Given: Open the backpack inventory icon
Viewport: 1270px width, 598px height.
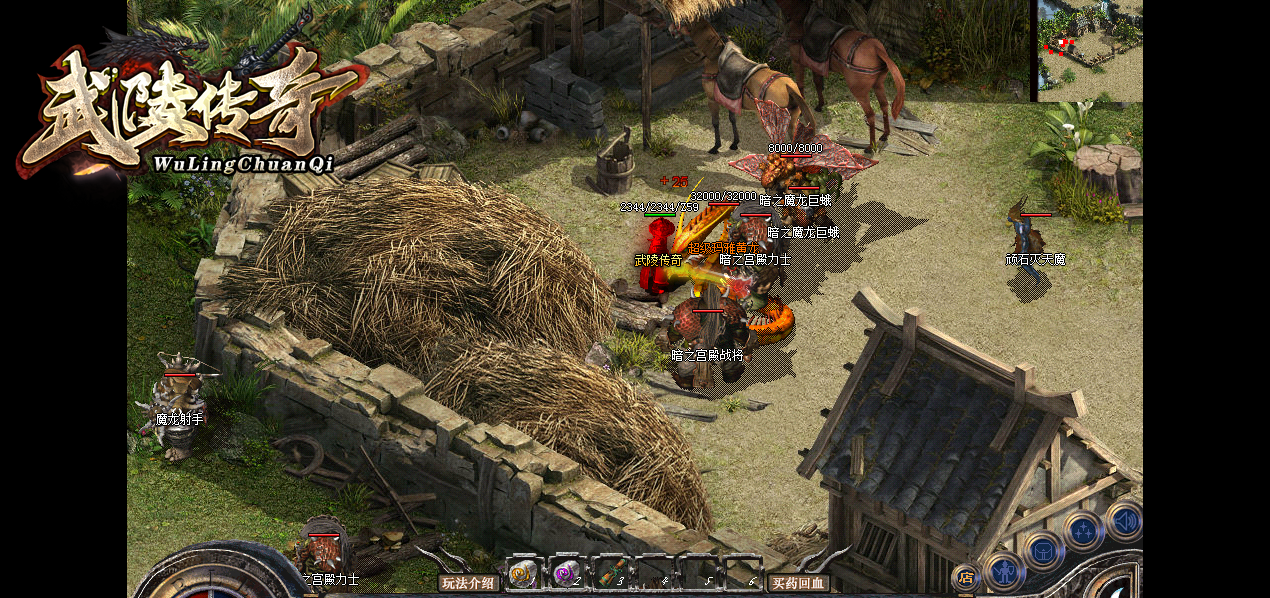Looking at the screenshot, I should tap(1043, 550).
